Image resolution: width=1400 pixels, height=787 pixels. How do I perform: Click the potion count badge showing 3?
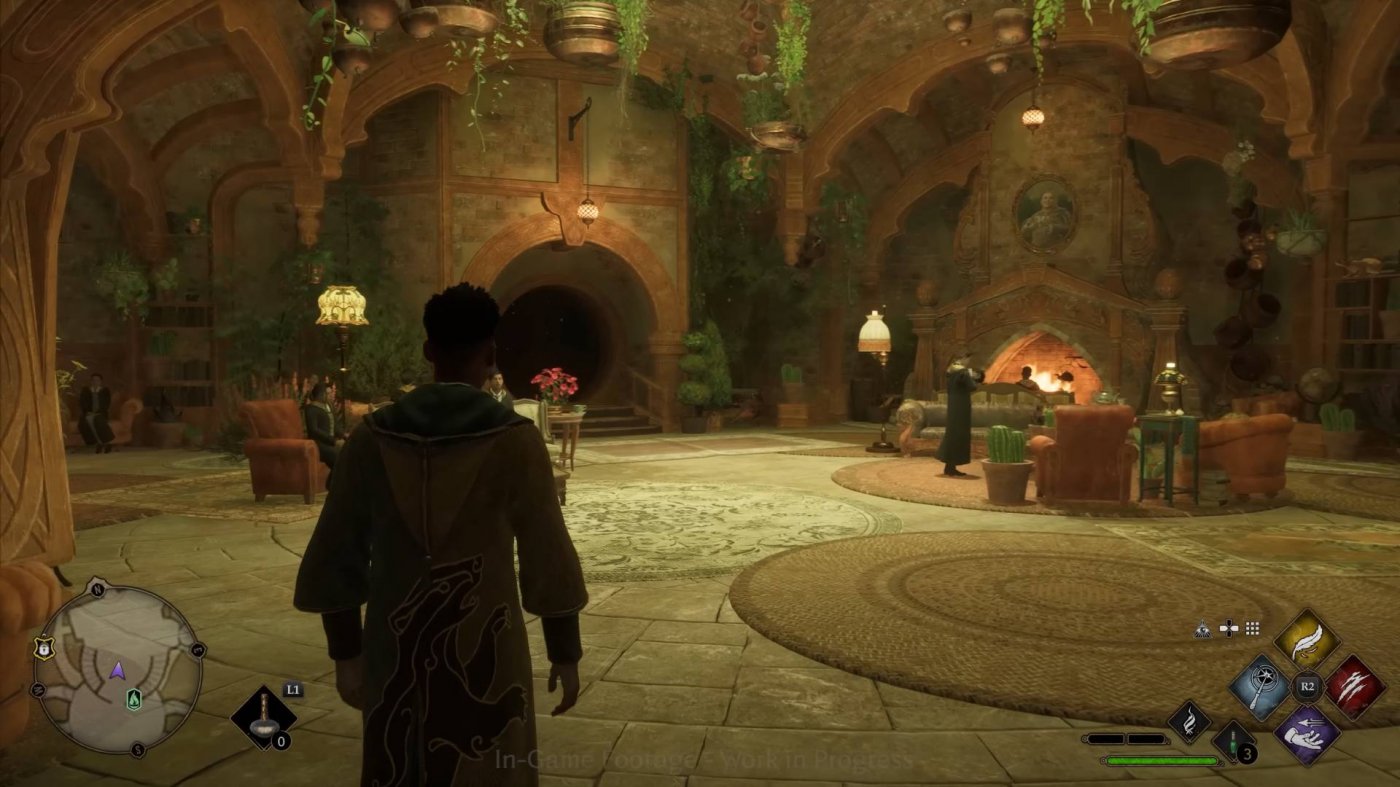click(x=1246, y=753)
